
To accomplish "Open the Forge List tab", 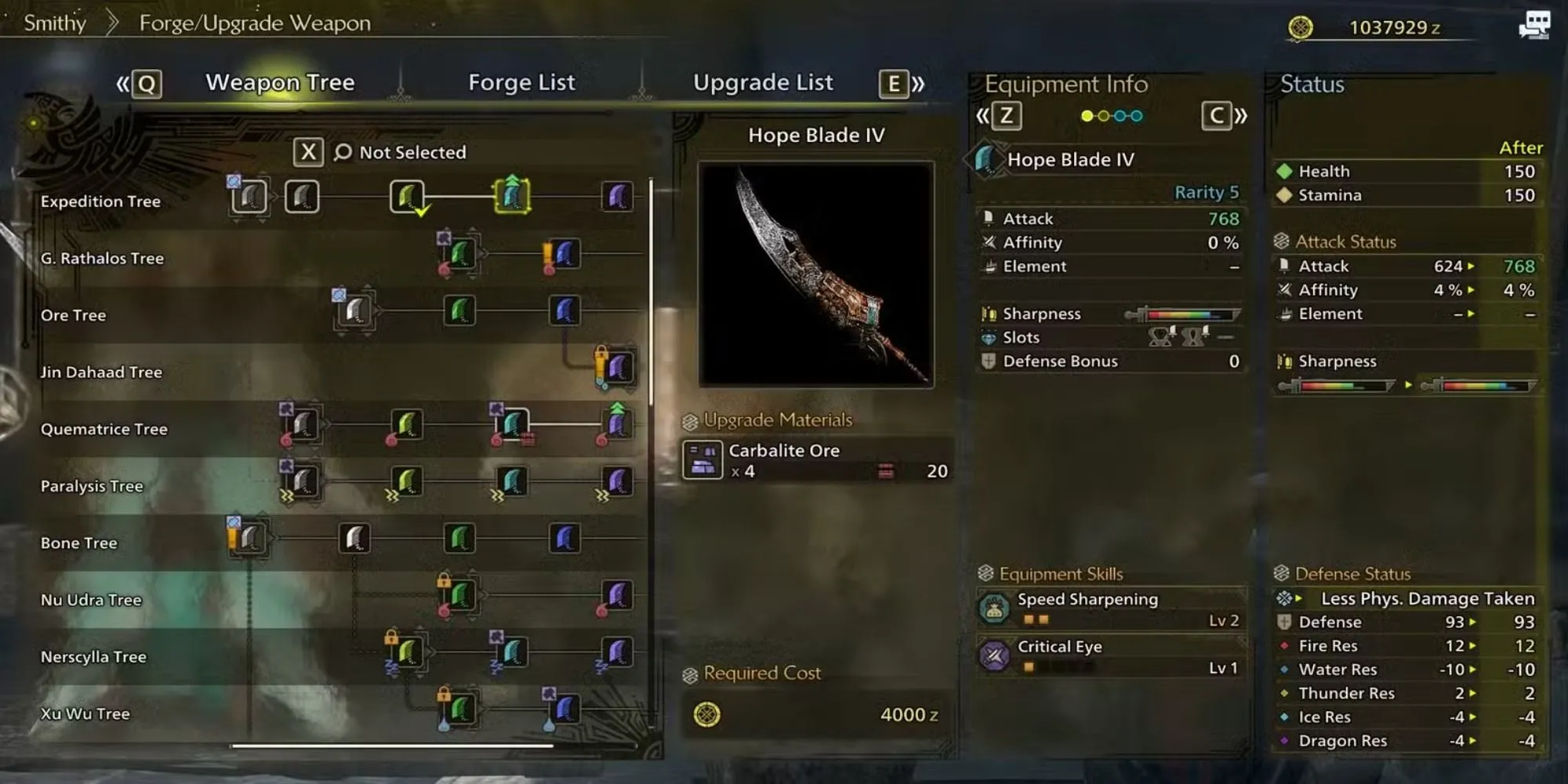I will (x=521, y=82).
